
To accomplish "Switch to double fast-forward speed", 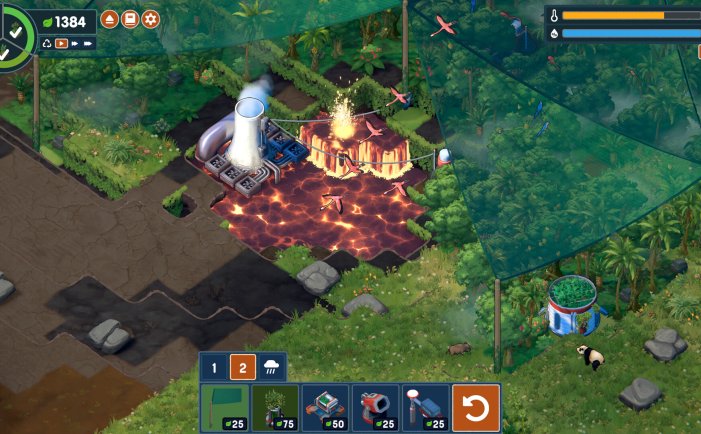I will (75, 43).
